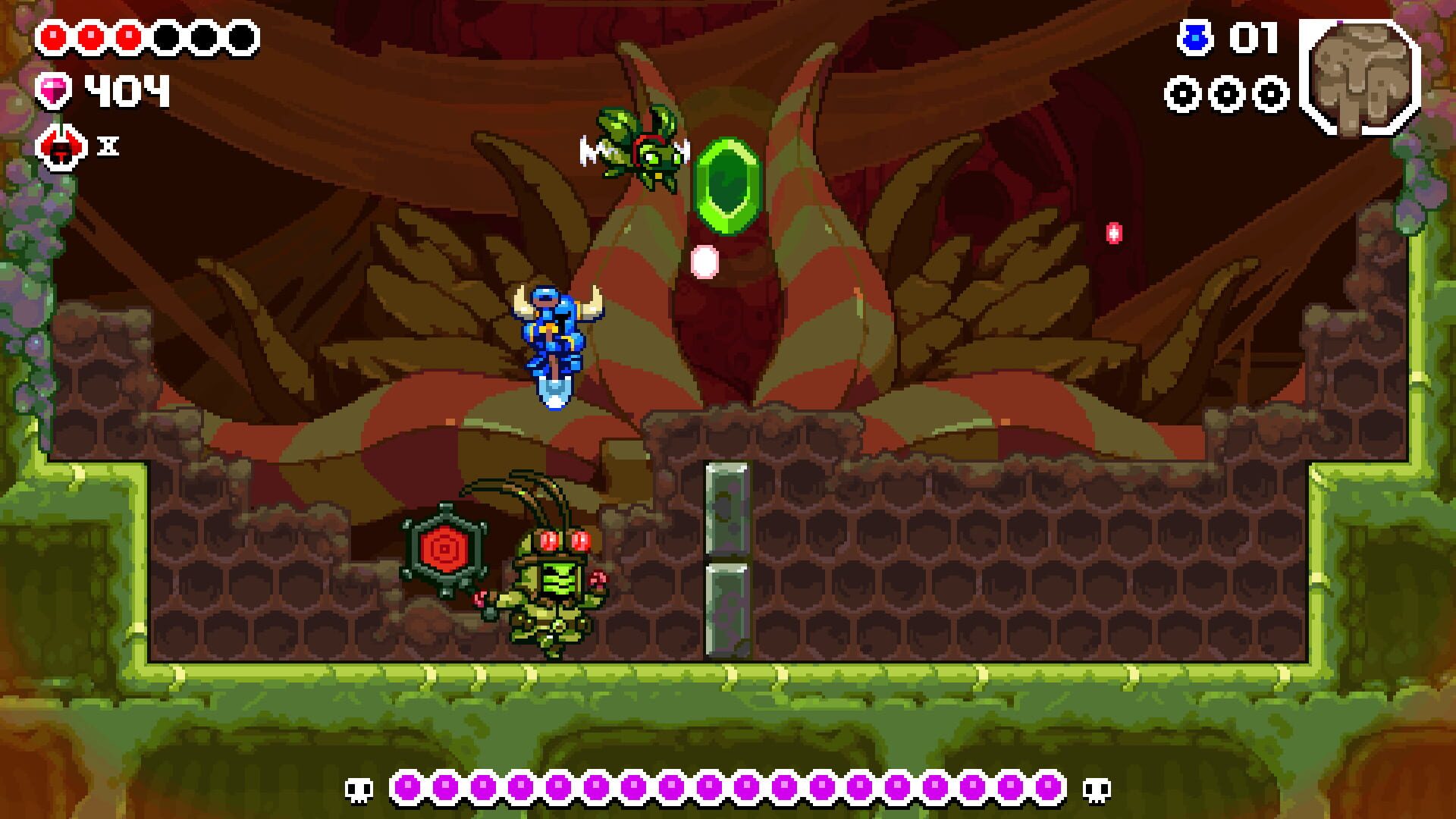Click the right skull on the boss bar

(1097, 789)
